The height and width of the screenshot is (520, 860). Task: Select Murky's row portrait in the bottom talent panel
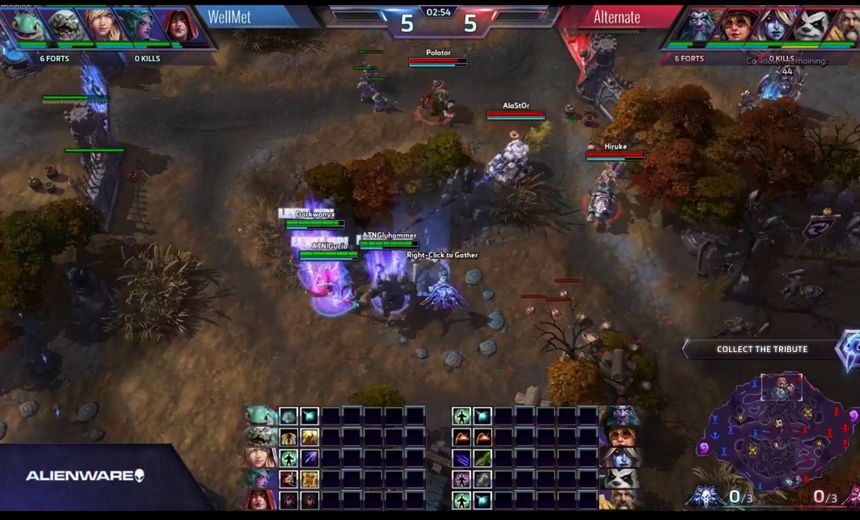pyautogui.click(x=262, y=415)
